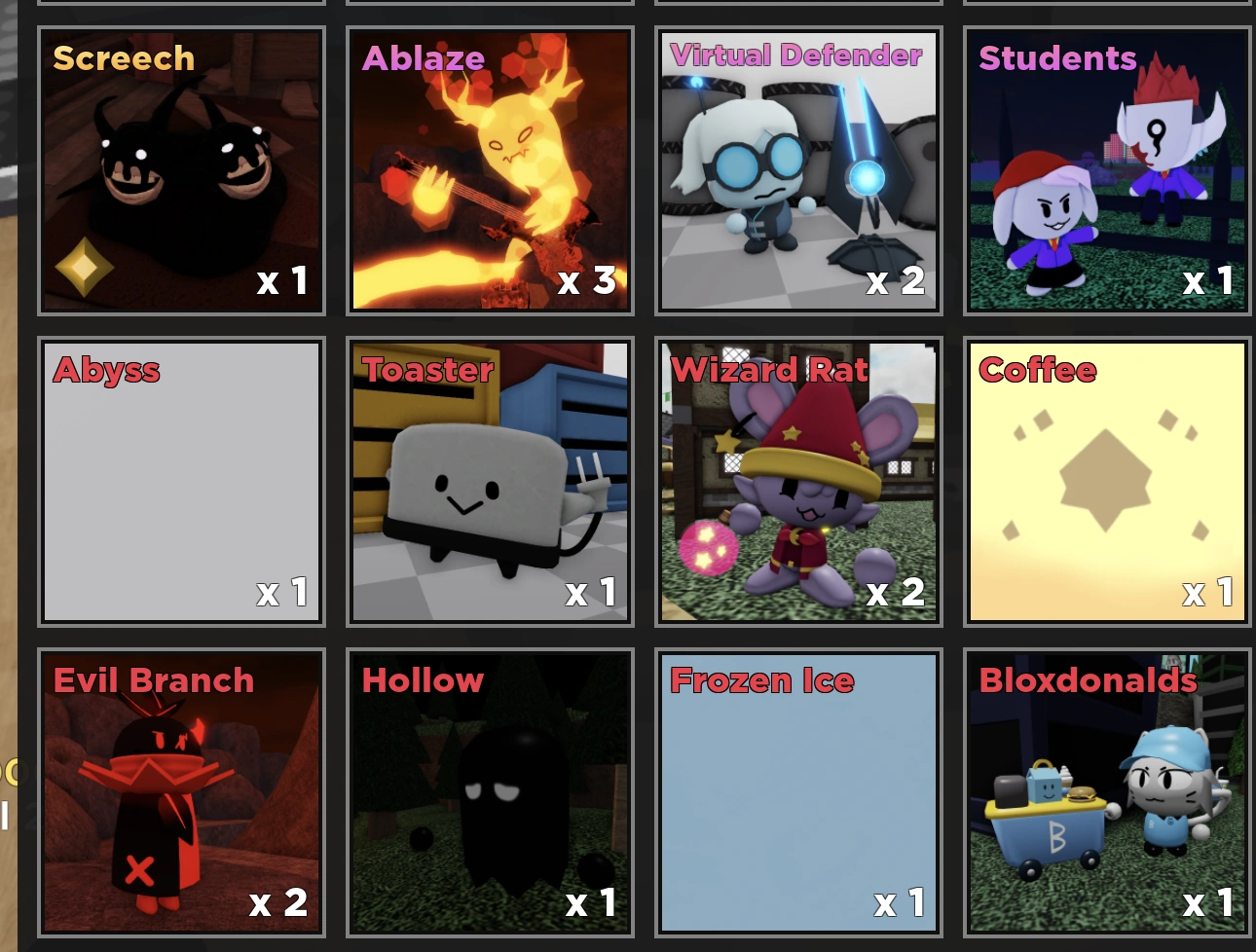
Task: Open the Coffee collectible
Action: click(x=1106, y=482)
